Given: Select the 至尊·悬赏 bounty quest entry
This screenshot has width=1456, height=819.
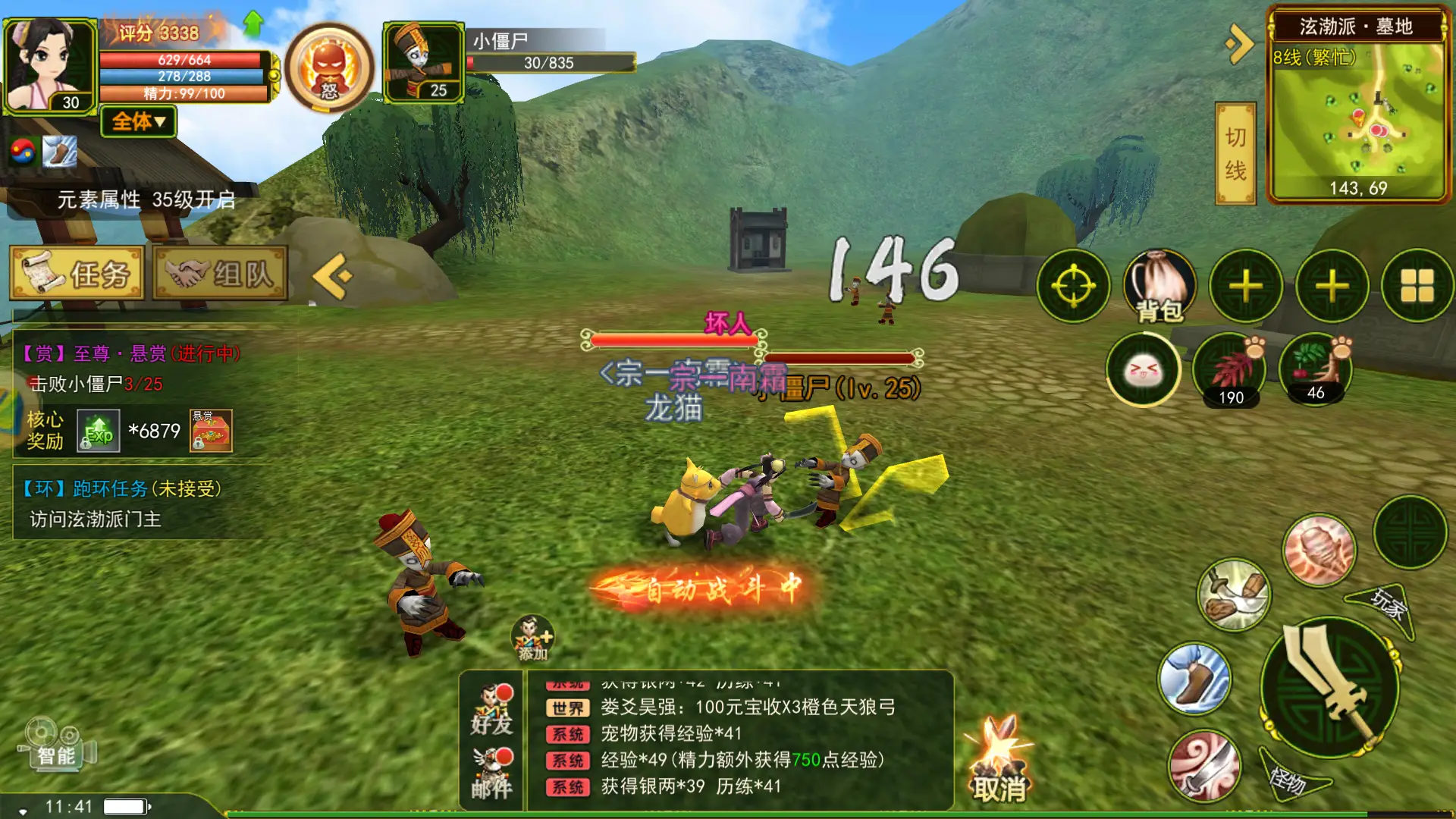Looking at the screenshot, I should point(130,353).
